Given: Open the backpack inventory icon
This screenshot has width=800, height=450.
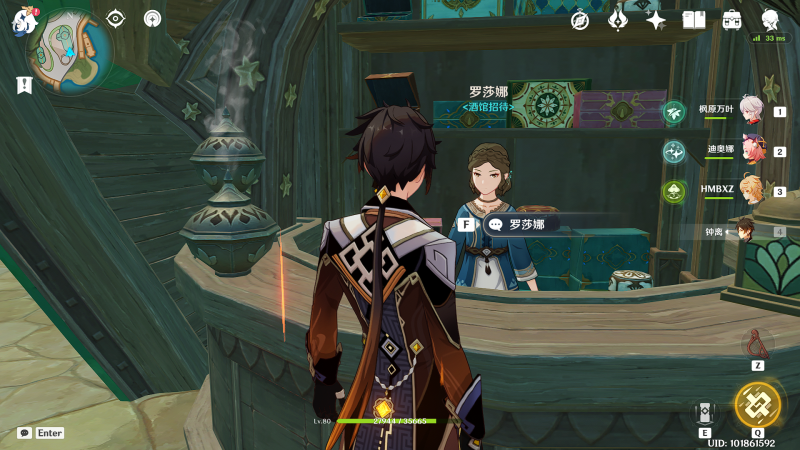Looking at the screenshot, I should point(732,20).
